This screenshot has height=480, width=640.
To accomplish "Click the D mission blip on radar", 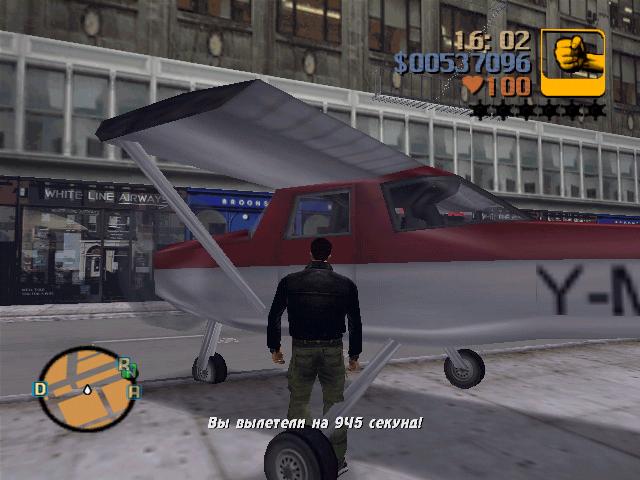I will point(41,389).
